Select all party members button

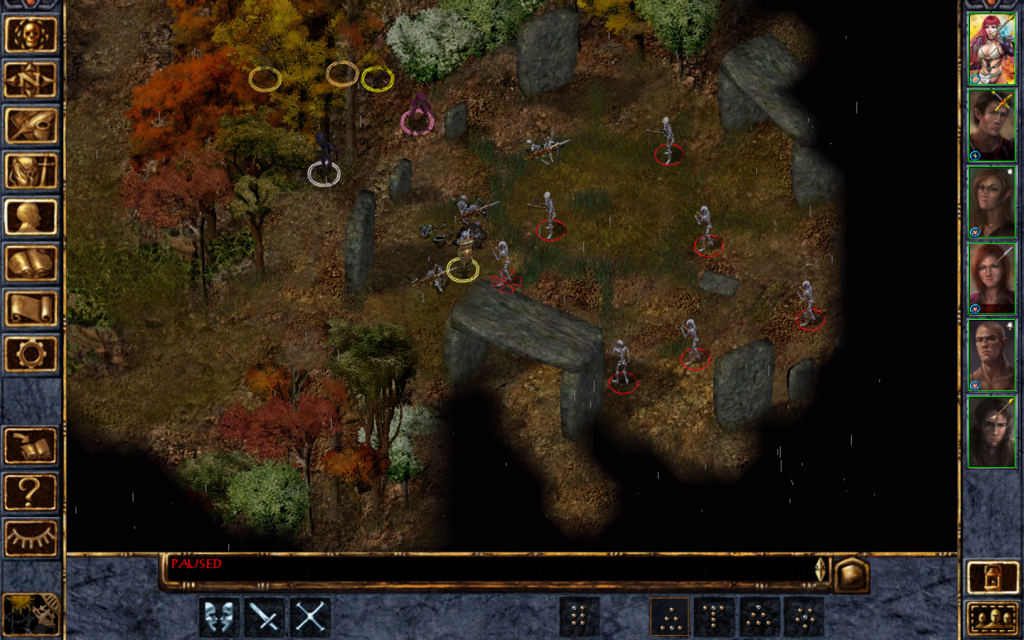[991, 619]
